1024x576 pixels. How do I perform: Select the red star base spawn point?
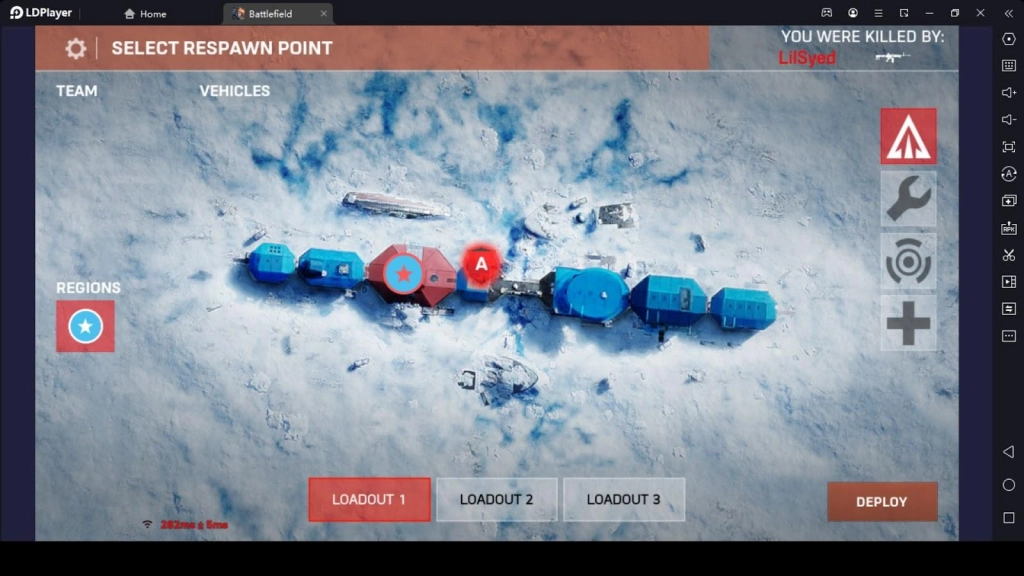click(x=403, y=274)
